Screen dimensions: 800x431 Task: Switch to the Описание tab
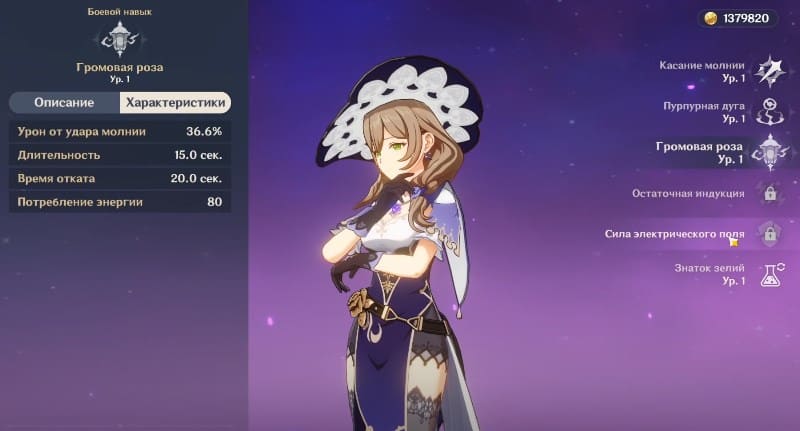(x=64, y=102)
